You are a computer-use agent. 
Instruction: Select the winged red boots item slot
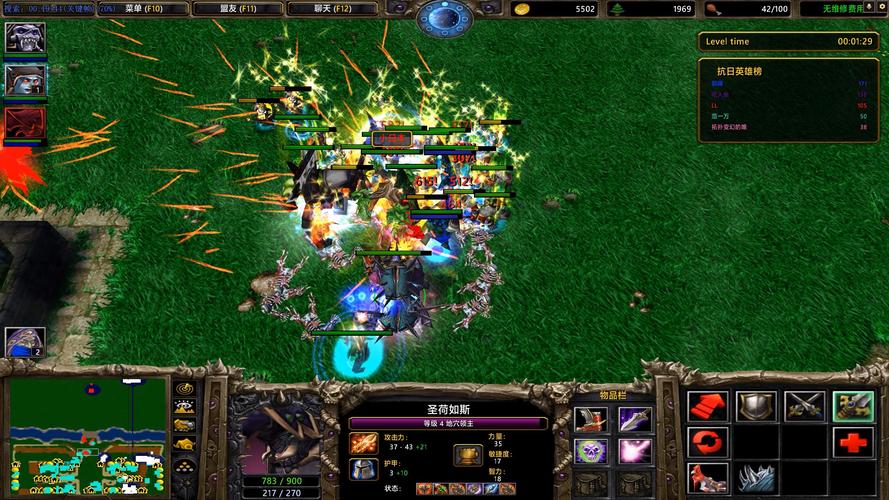(590, 420)
